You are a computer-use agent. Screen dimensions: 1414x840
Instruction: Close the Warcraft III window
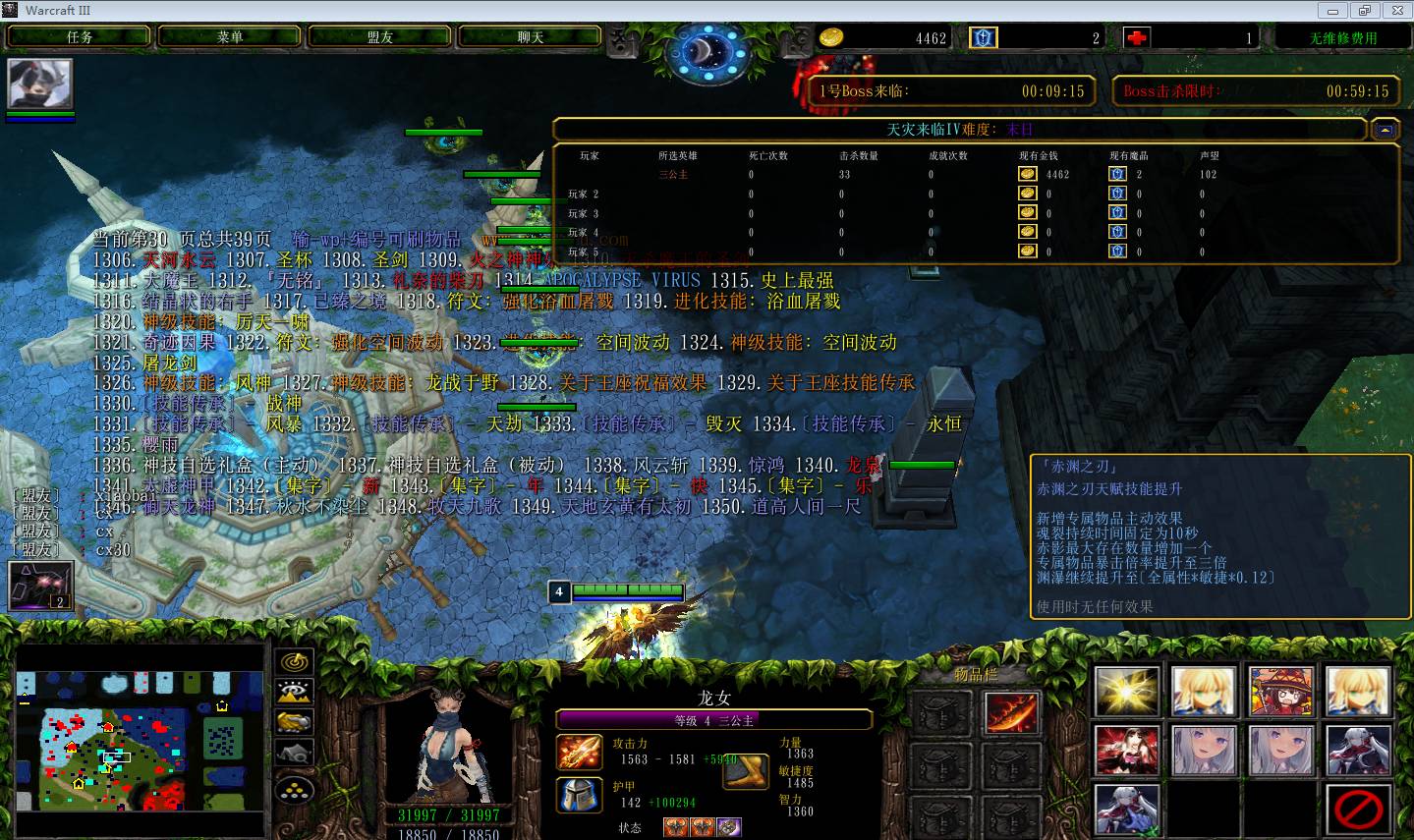pos(1395,10)
